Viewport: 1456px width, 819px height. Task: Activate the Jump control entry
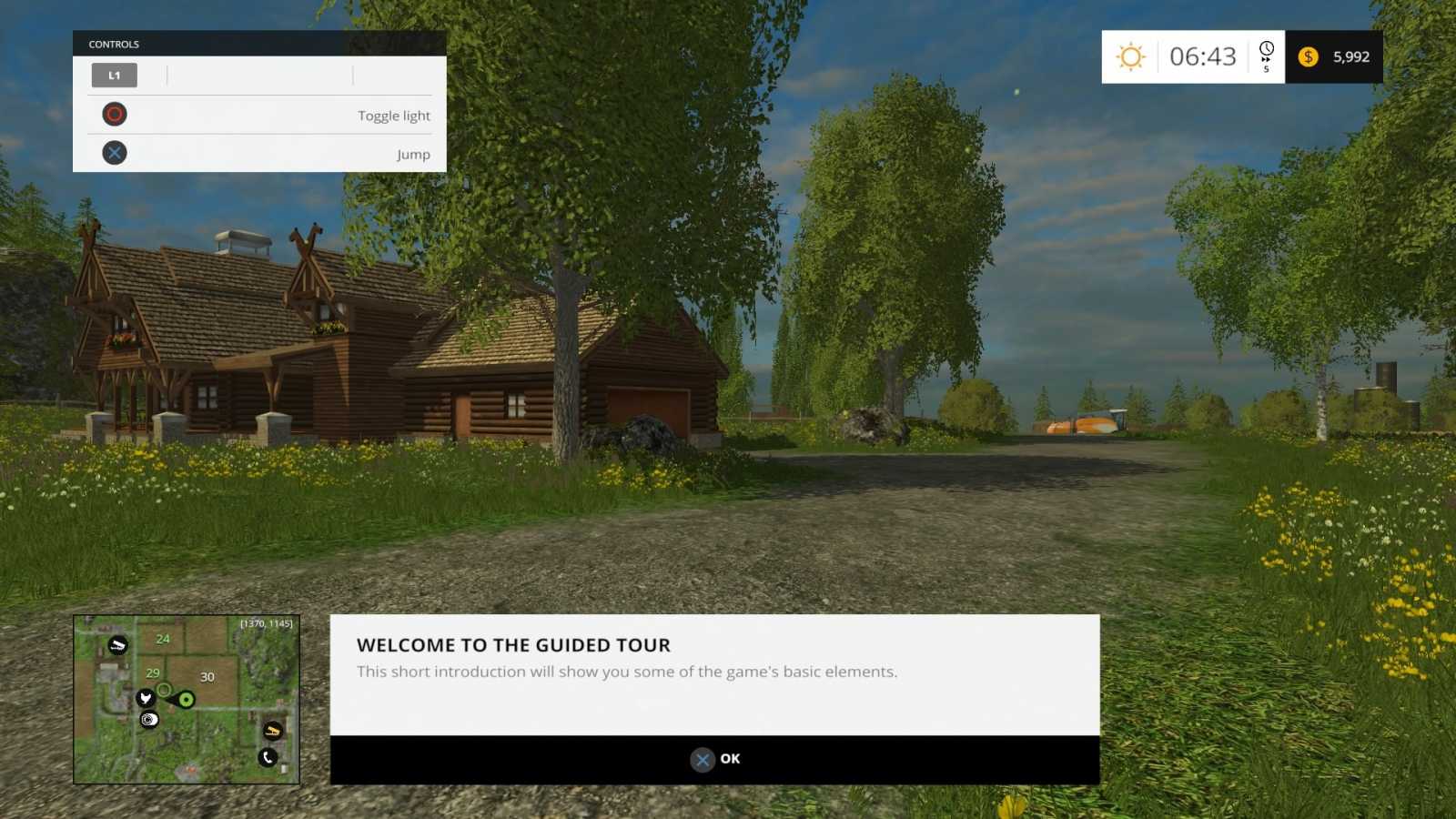(x=414, y=154)
